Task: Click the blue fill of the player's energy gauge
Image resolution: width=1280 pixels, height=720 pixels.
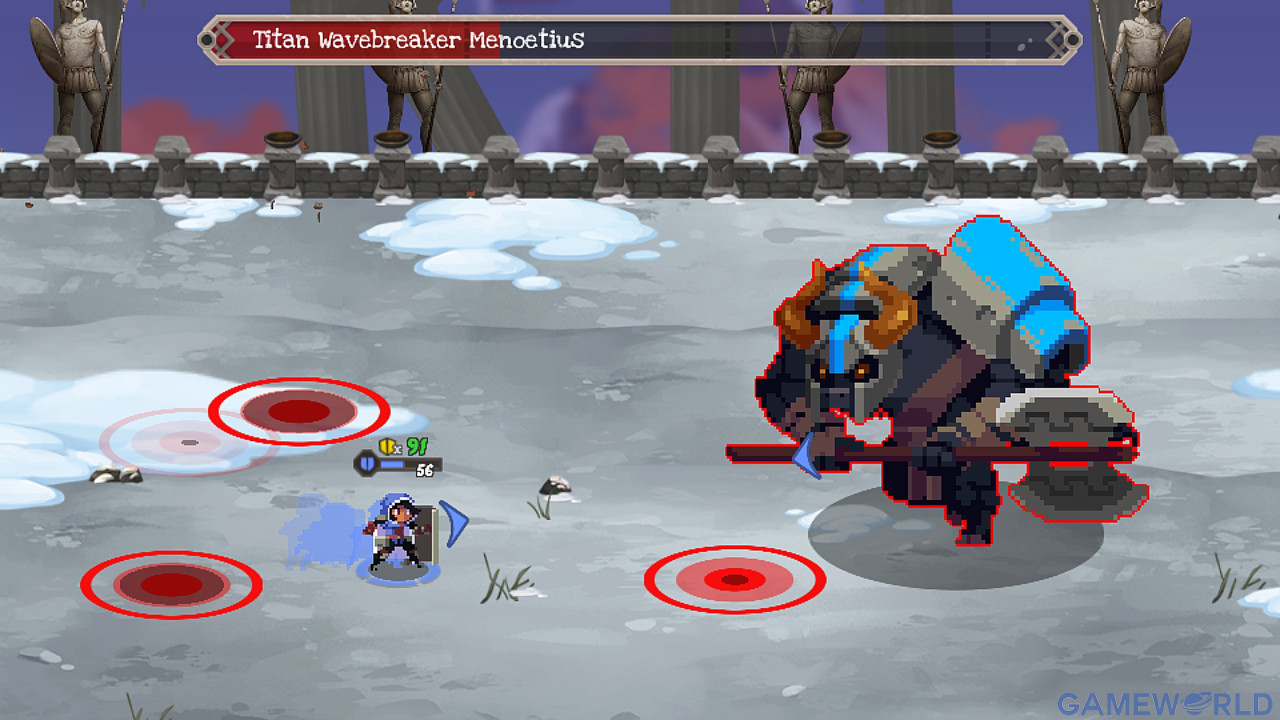Action: 392,464
